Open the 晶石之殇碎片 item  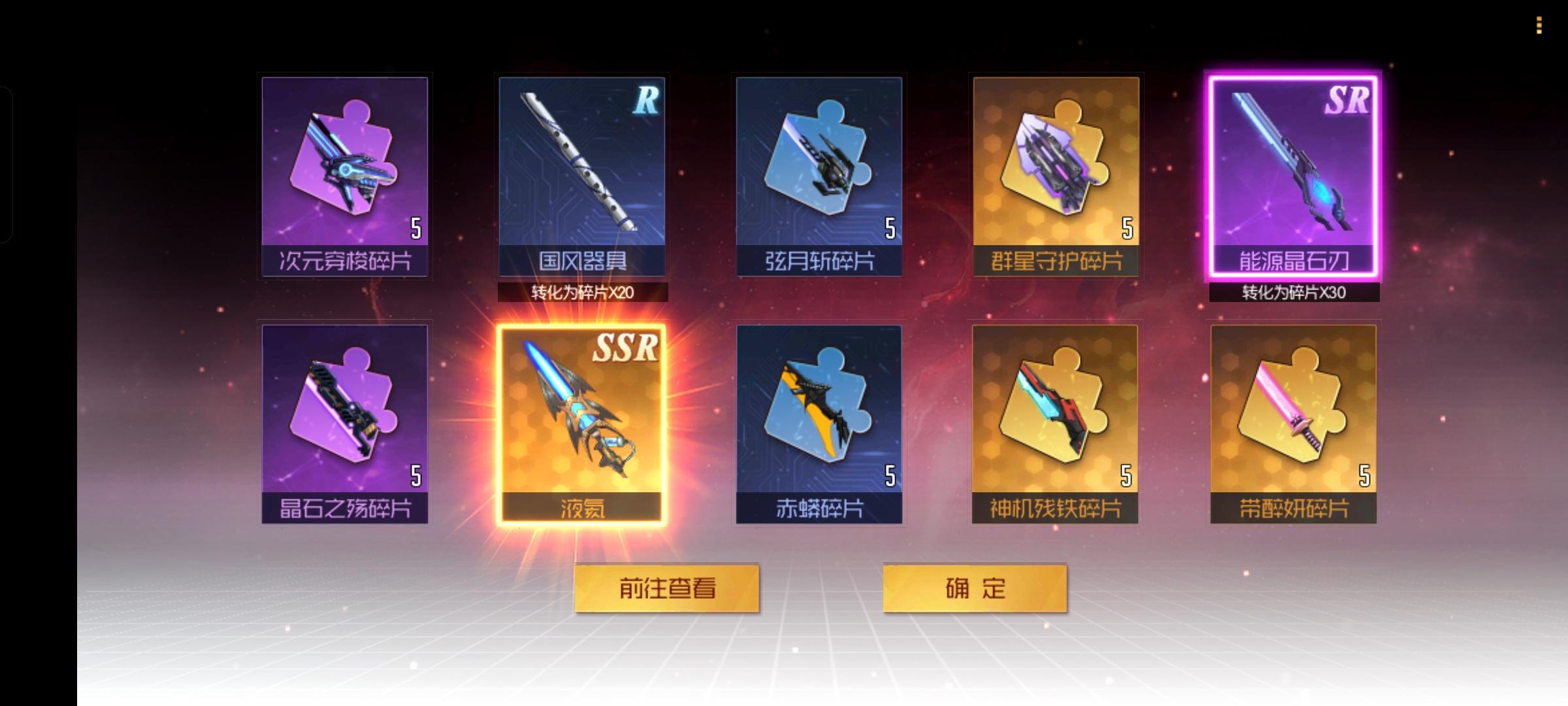345,422
